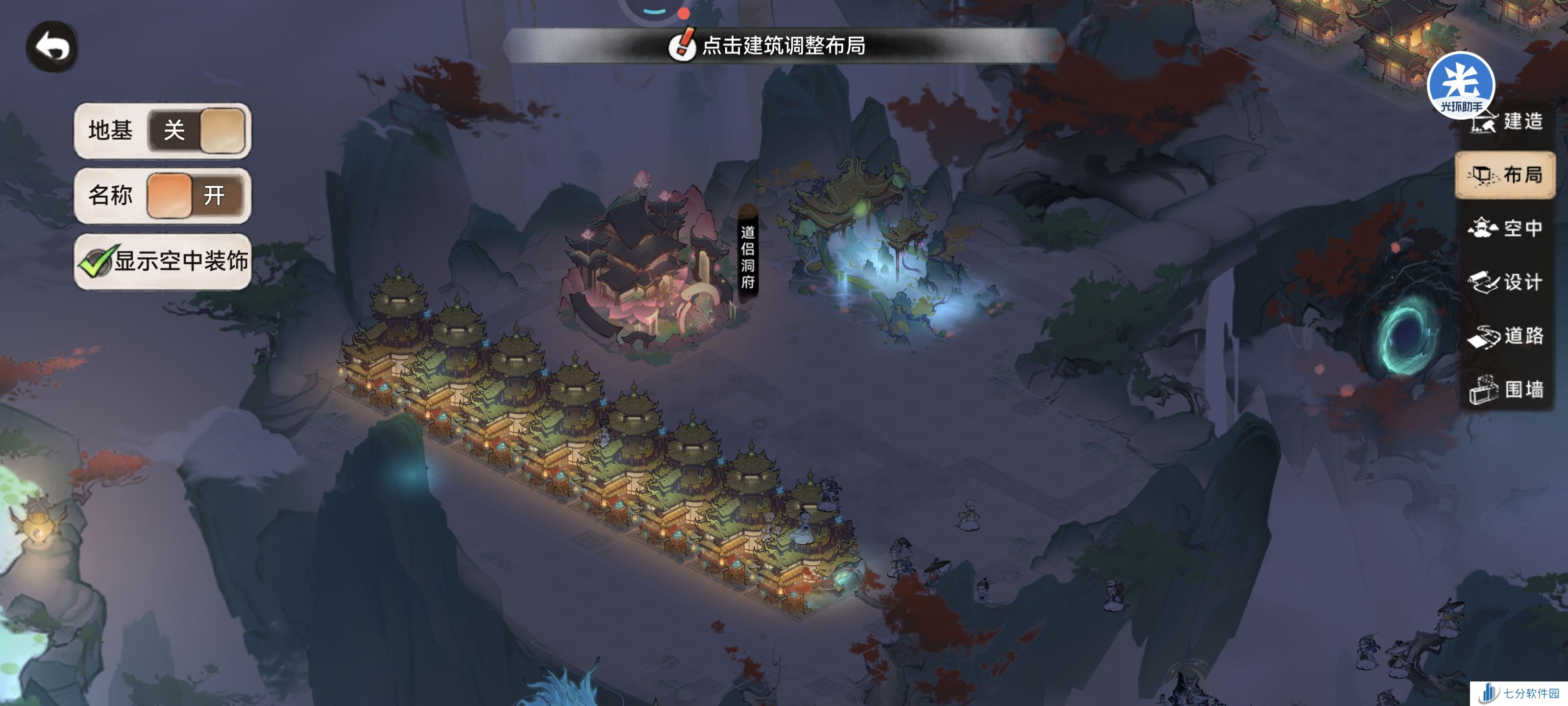Go back with the return arrow button

52,47
